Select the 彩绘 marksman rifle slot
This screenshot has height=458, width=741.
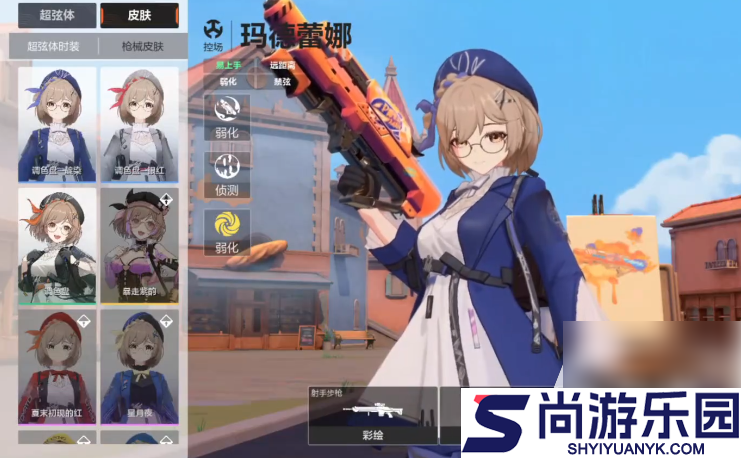click(x=373, y=415)
